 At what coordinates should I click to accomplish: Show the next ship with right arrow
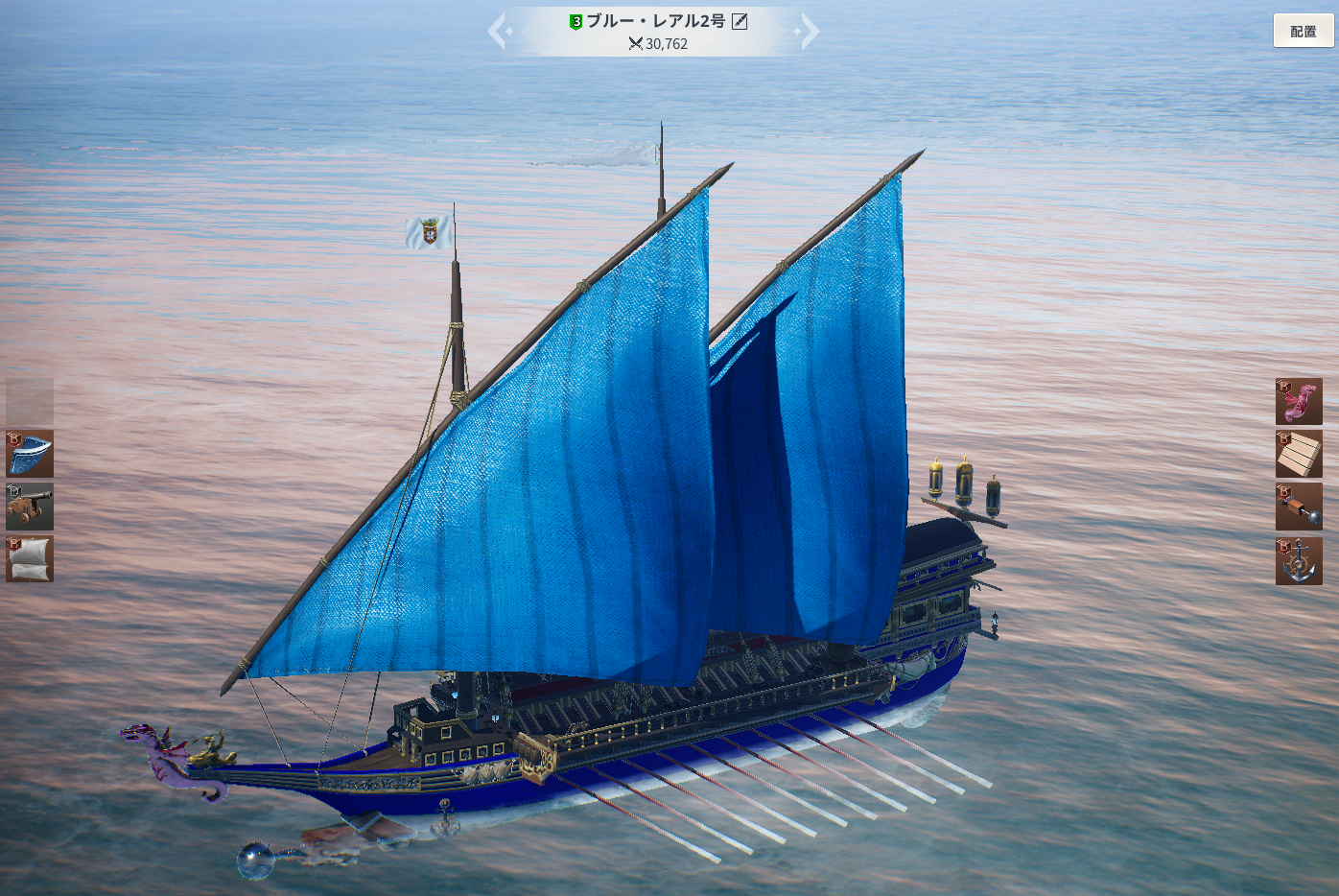809,32
